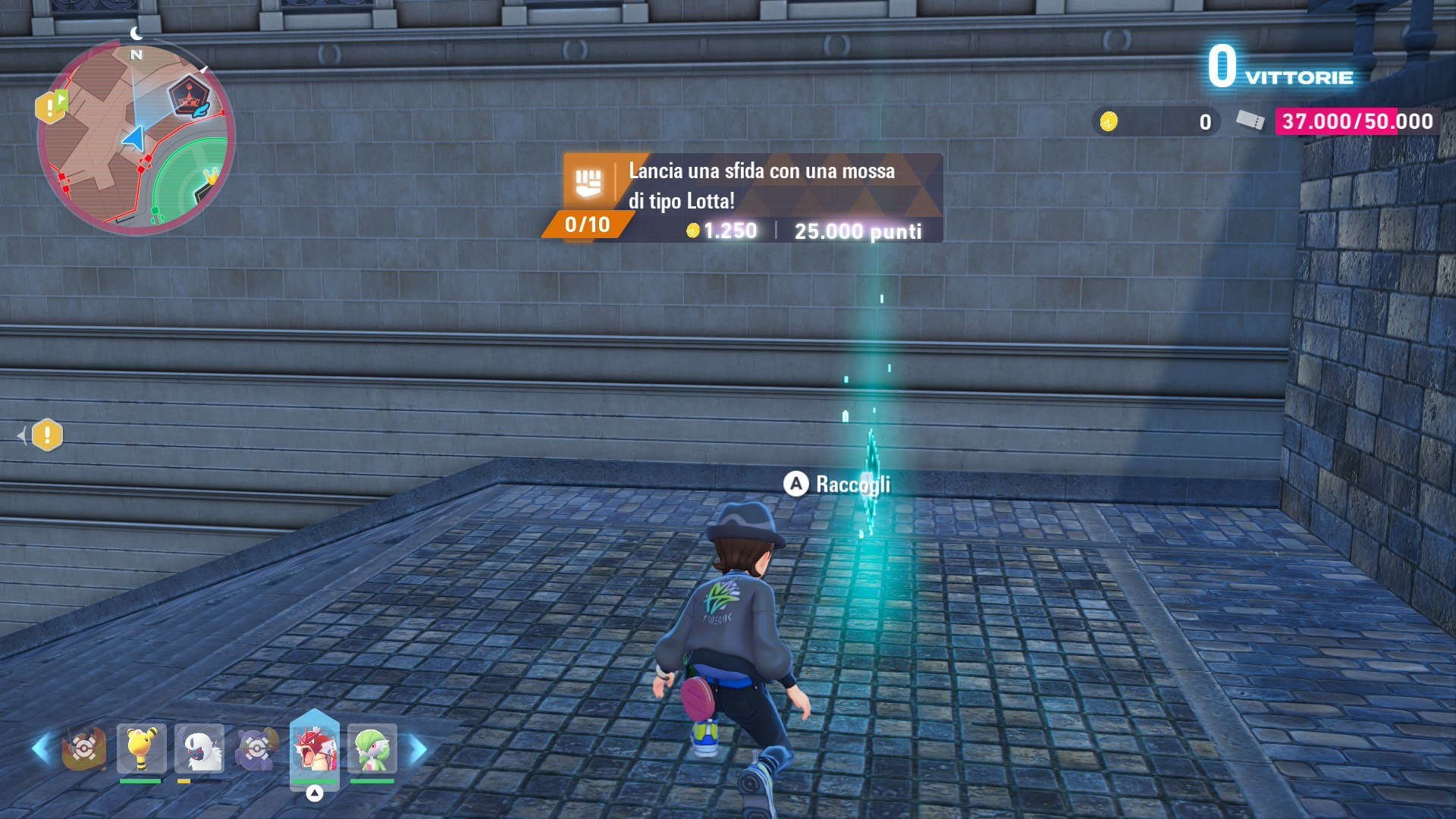Switch to Gardevoir in the party bar
Image resolution: width=1456 pixels, height=819 pixels.
click(372, 749)
